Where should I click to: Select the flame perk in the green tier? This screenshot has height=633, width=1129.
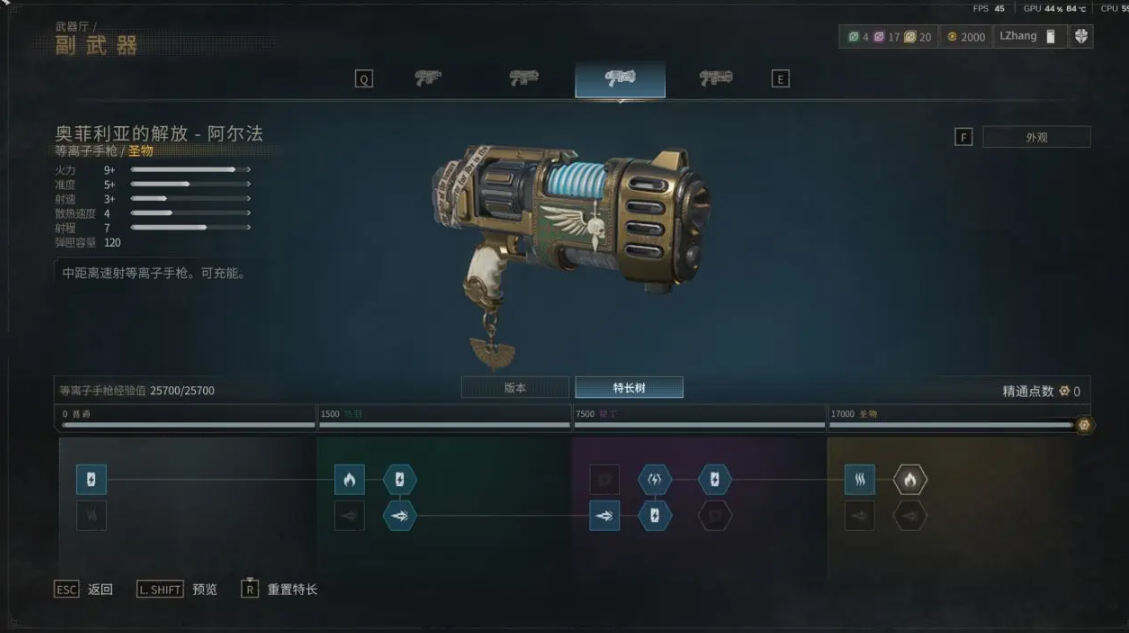coord(349,480)
